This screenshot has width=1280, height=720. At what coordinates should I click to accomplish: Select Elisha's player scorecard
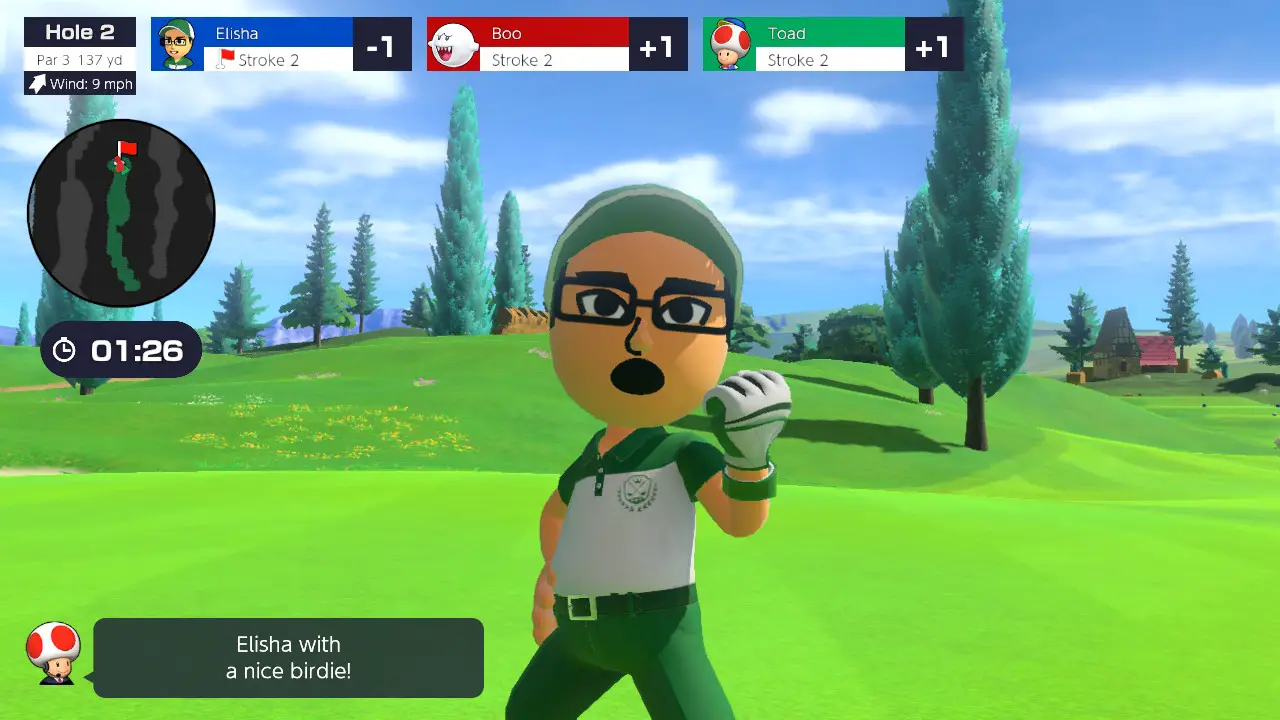pyautogui.click(x=281, y=45)
